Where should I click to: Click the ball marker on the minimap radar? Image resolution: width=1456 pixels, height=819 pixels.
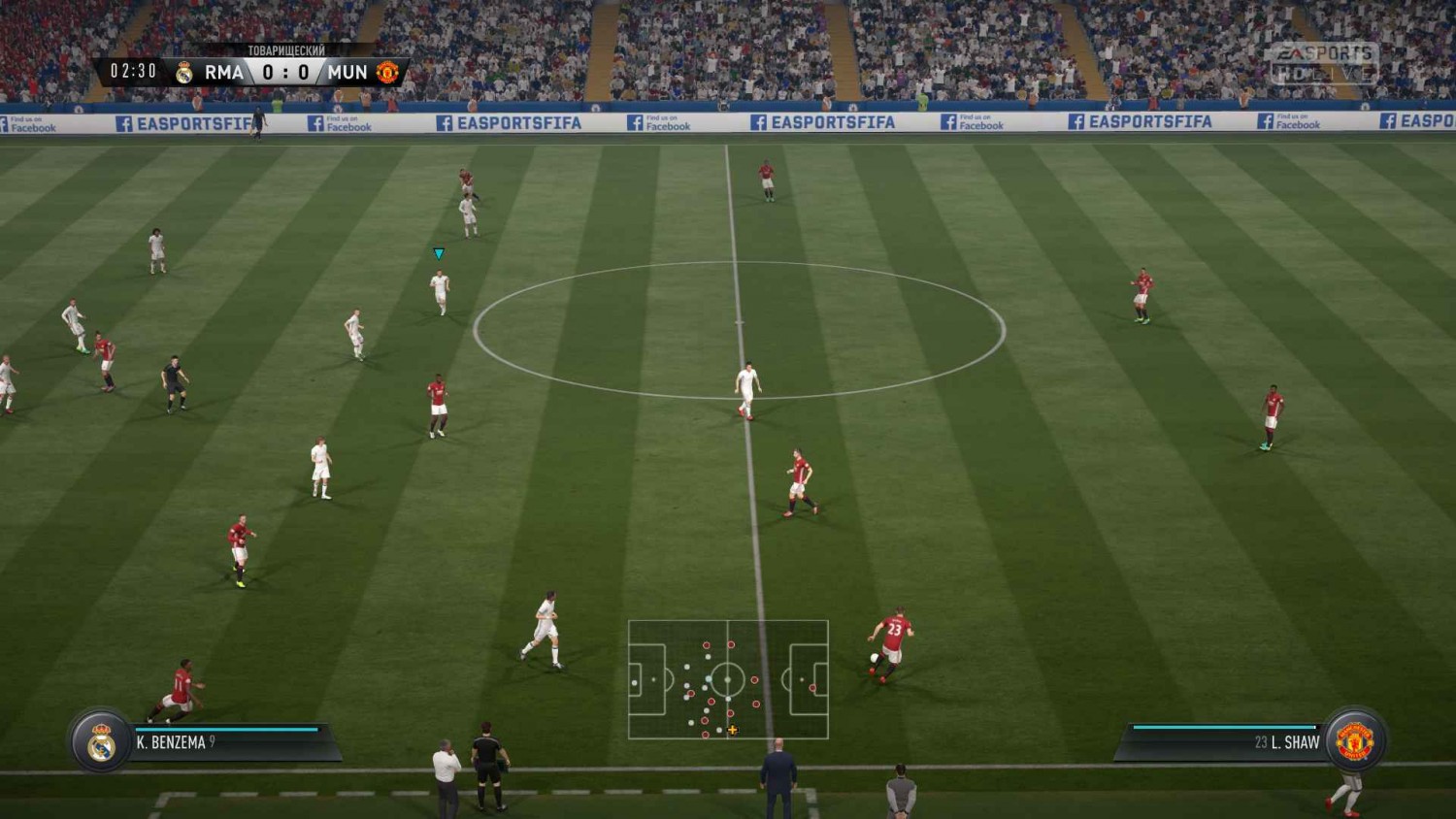[733, 730]
